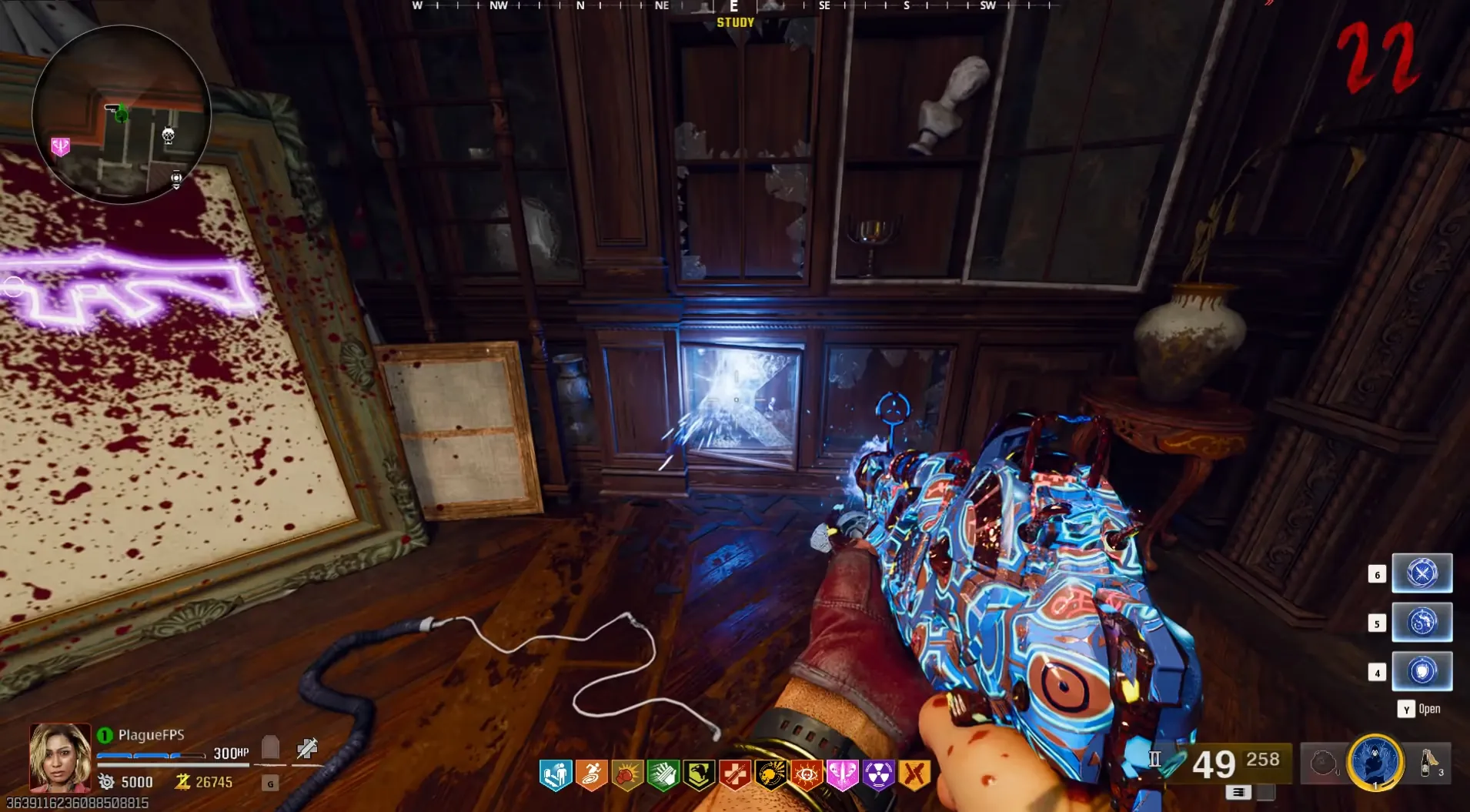
Task: Select the Quick Revive red cross perk
Action: tap(734, 775)
